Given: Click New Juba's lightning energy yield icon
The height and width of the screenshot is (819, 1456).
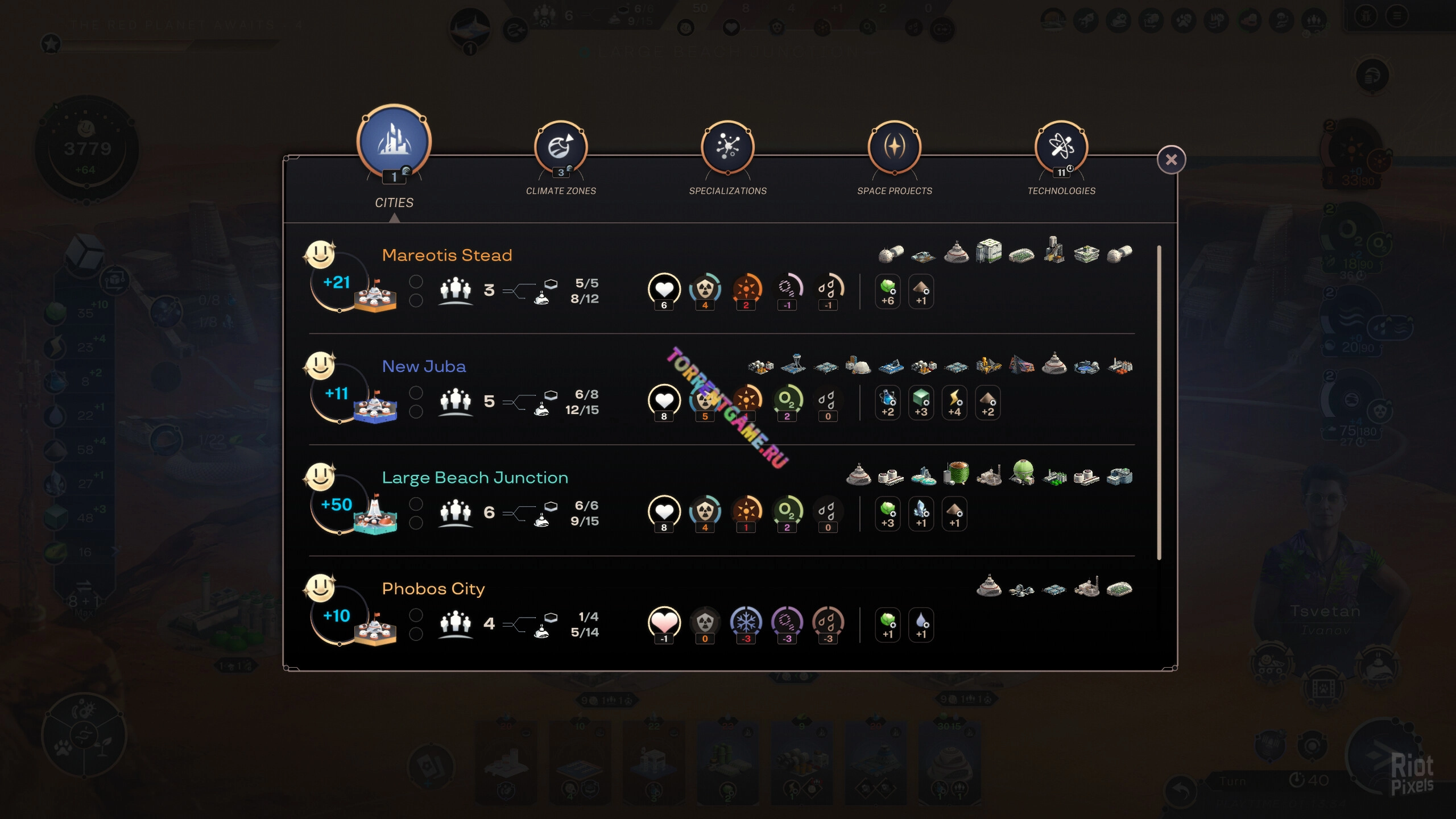Looking at the screenshot, I should point(954,402).
